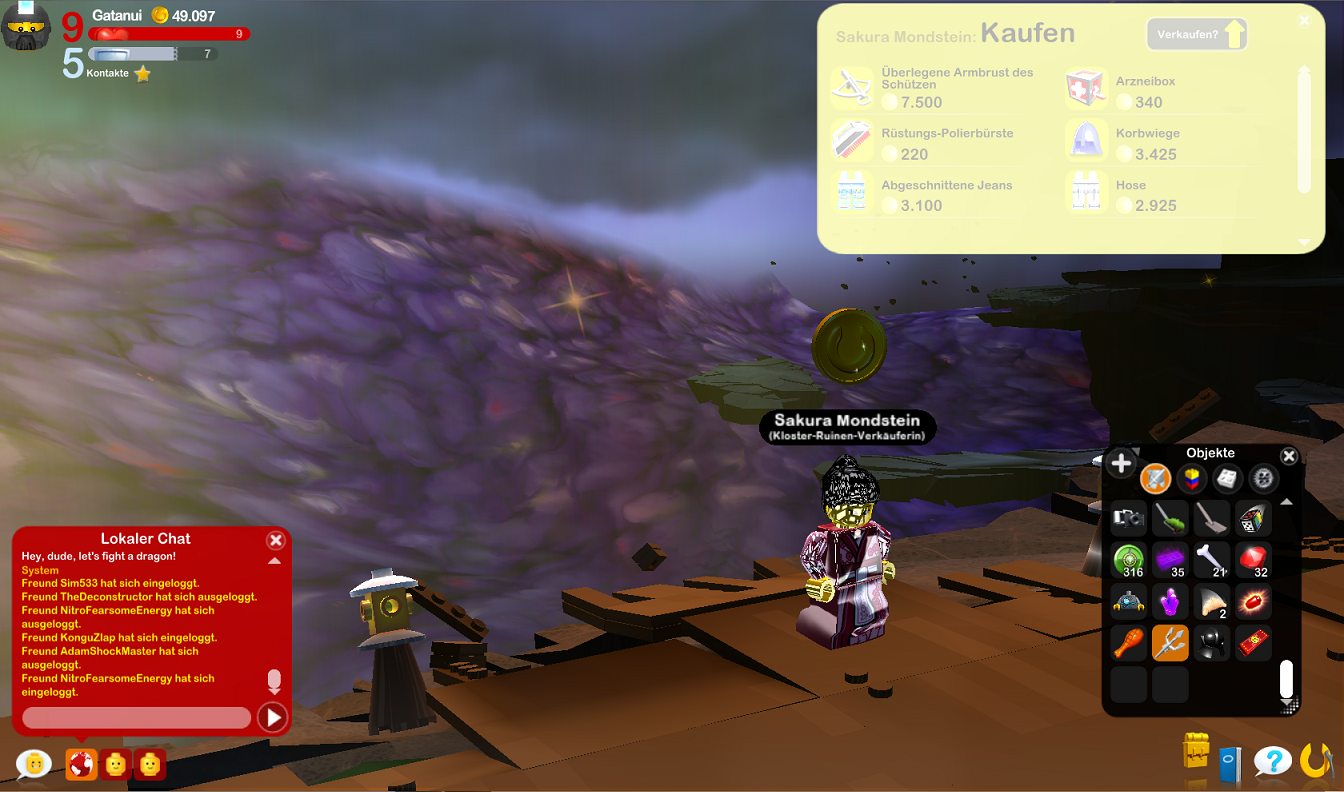Click the orange globe chat channel icon
This screenshot has height=792, width=1344.
coord(80,764)
